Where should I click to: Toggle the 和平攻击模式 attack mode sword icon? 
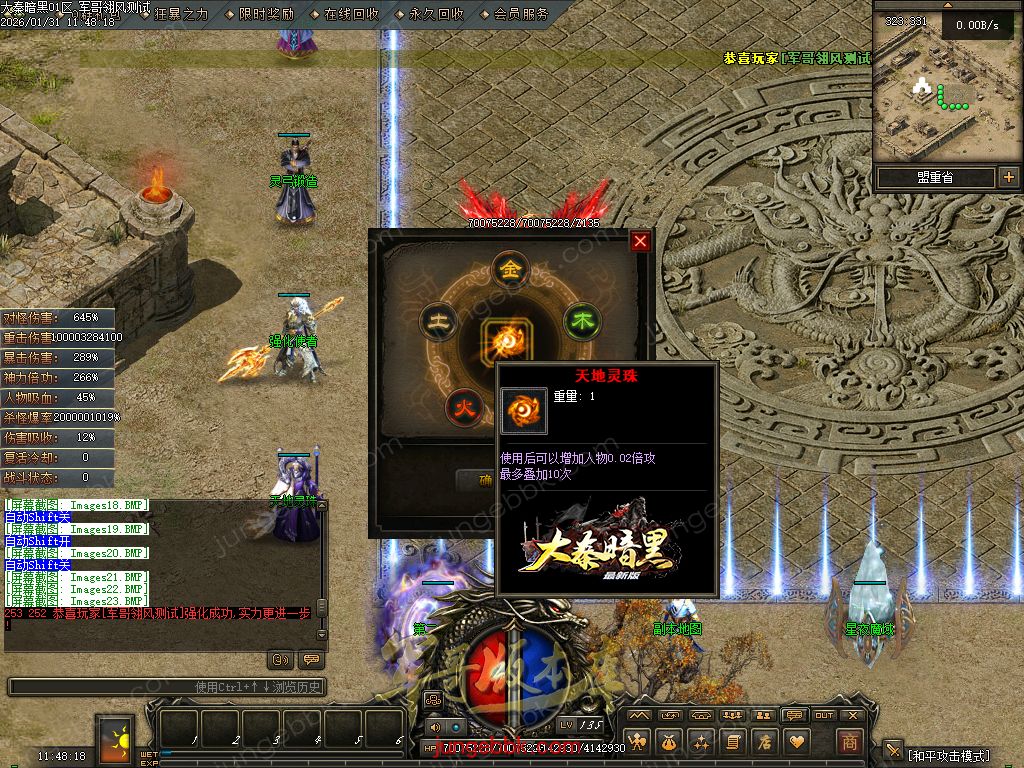(893, 753)
